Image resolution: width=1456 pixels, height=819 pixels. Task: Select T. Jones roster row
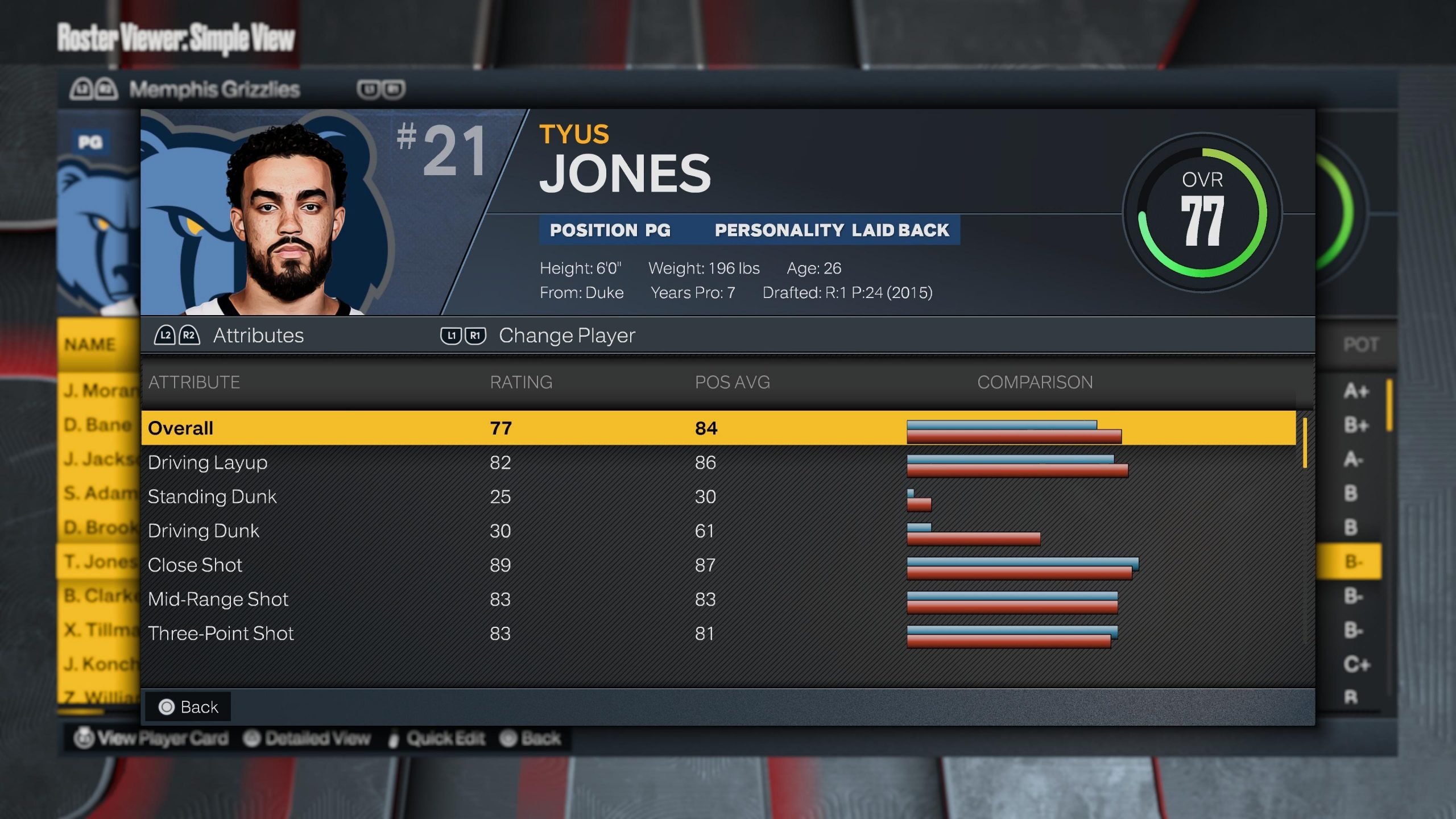(x=98, y=561)
